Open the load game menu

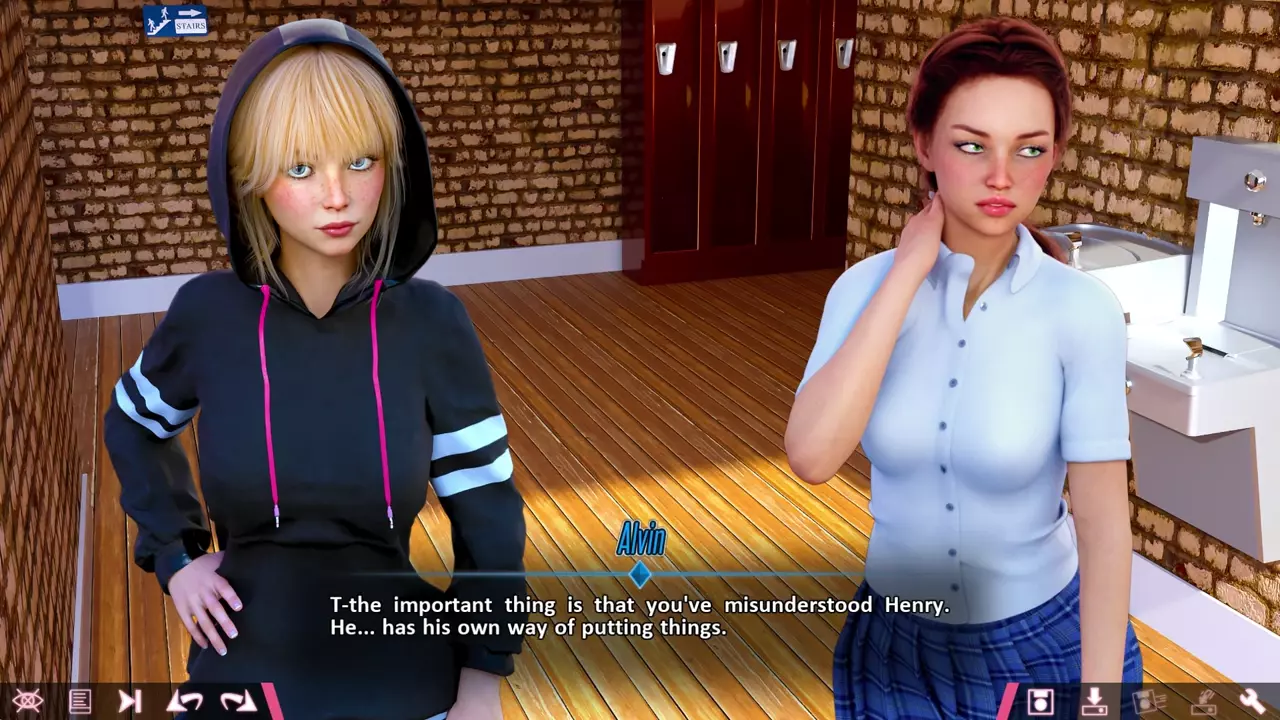[1094, 701]
